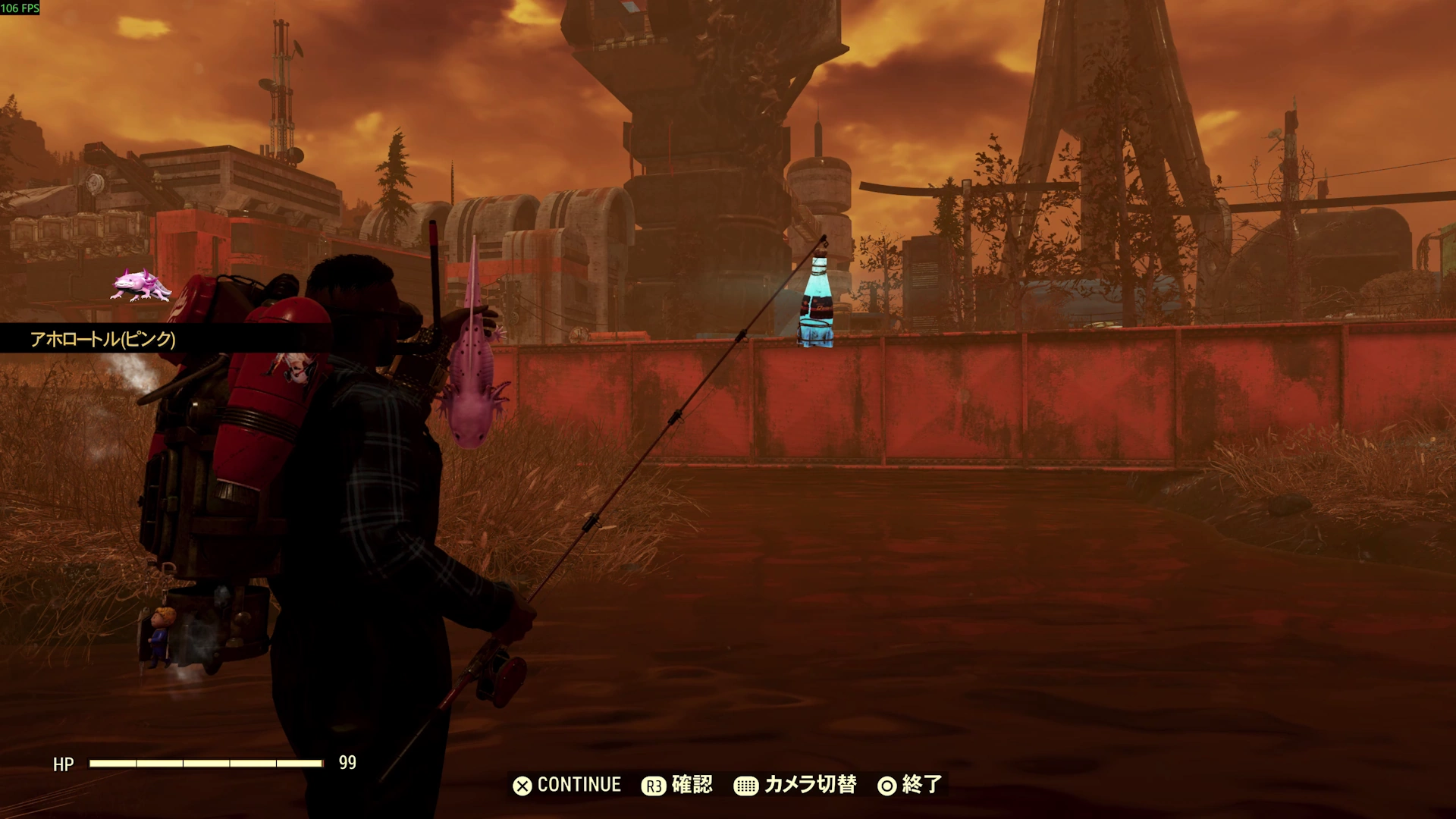Choose the 確認 inspect option
The image size is (1456, 819).
tap(677, 785)
